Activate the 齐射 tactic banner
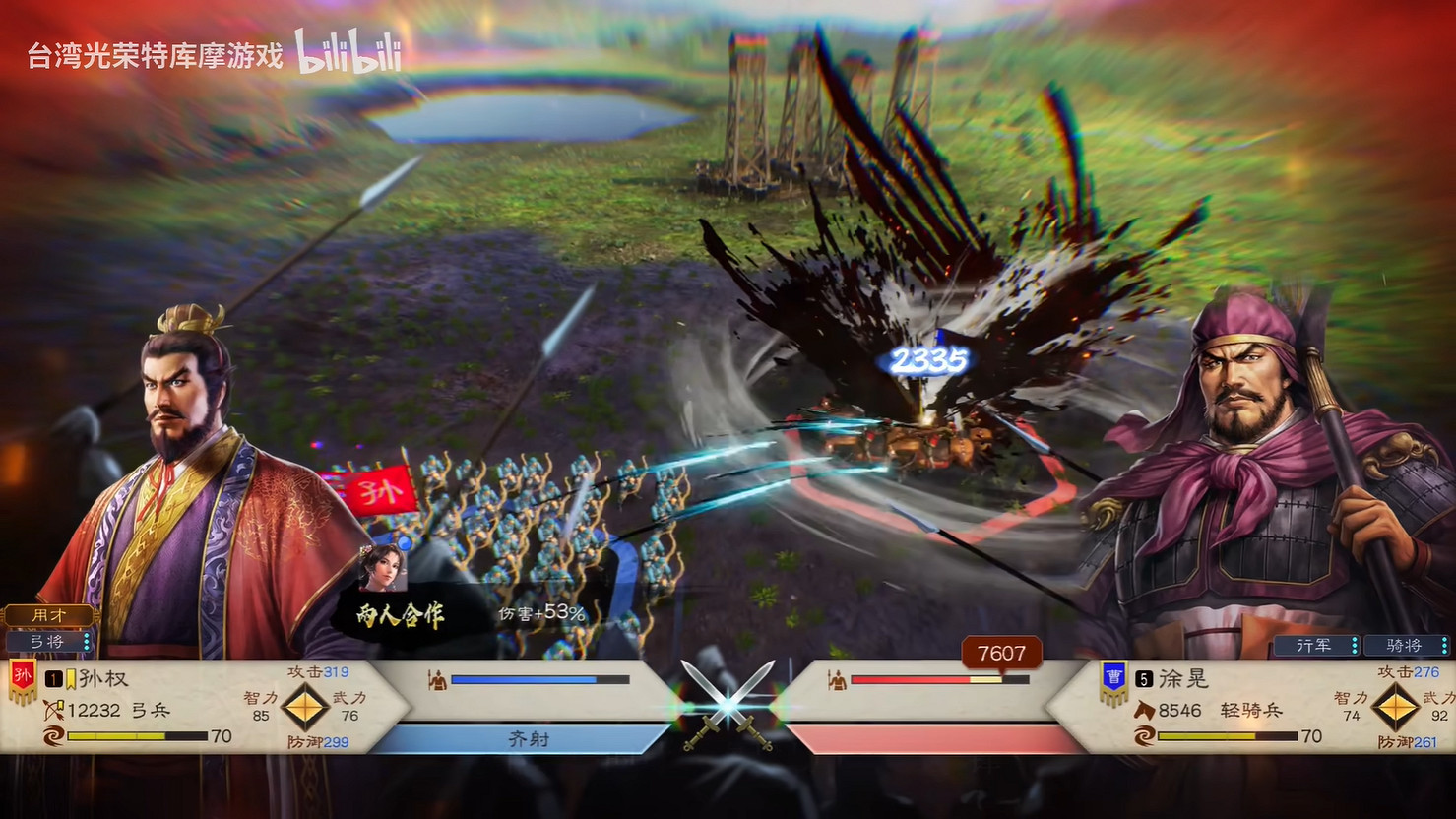 coord(528,739)
